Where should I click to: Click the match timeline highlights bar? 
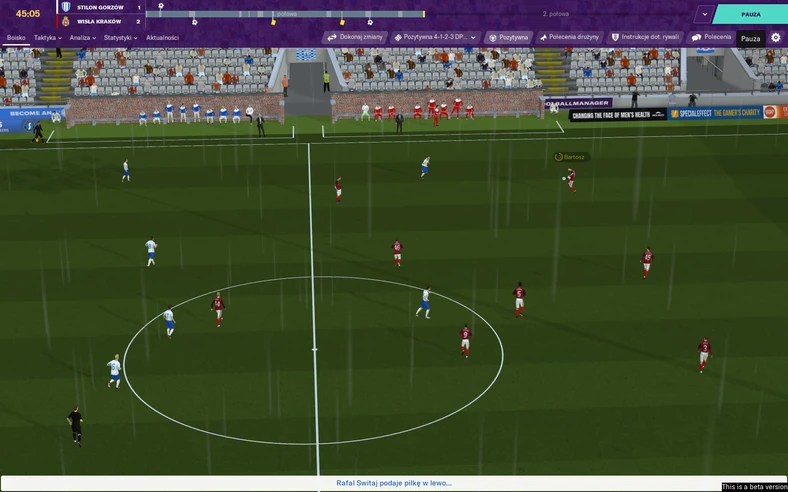tap(285, 14)
